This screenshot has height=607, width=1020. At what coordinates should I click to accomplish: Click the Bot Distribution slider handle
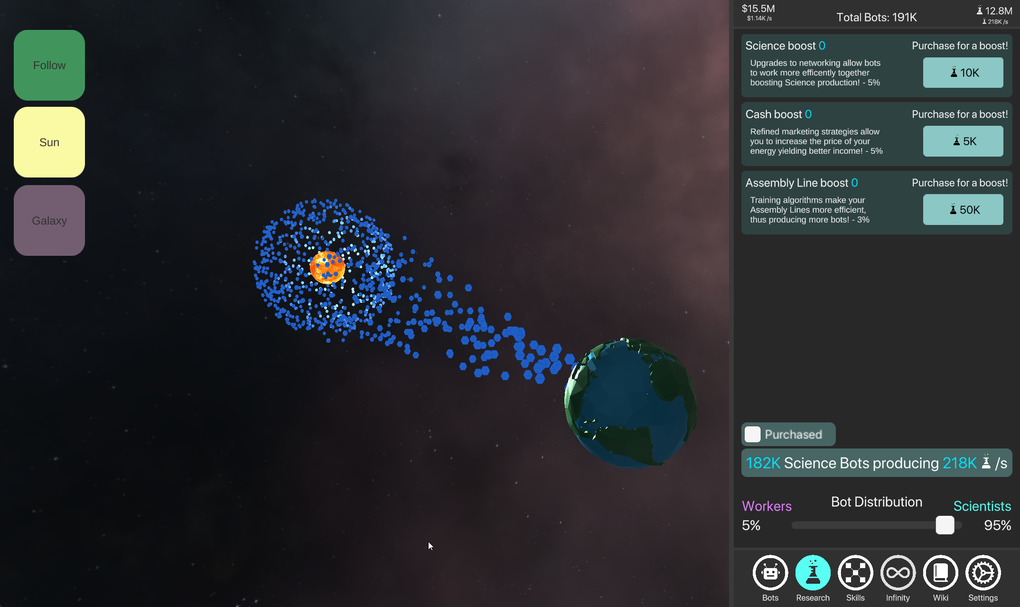pos(944,525)
